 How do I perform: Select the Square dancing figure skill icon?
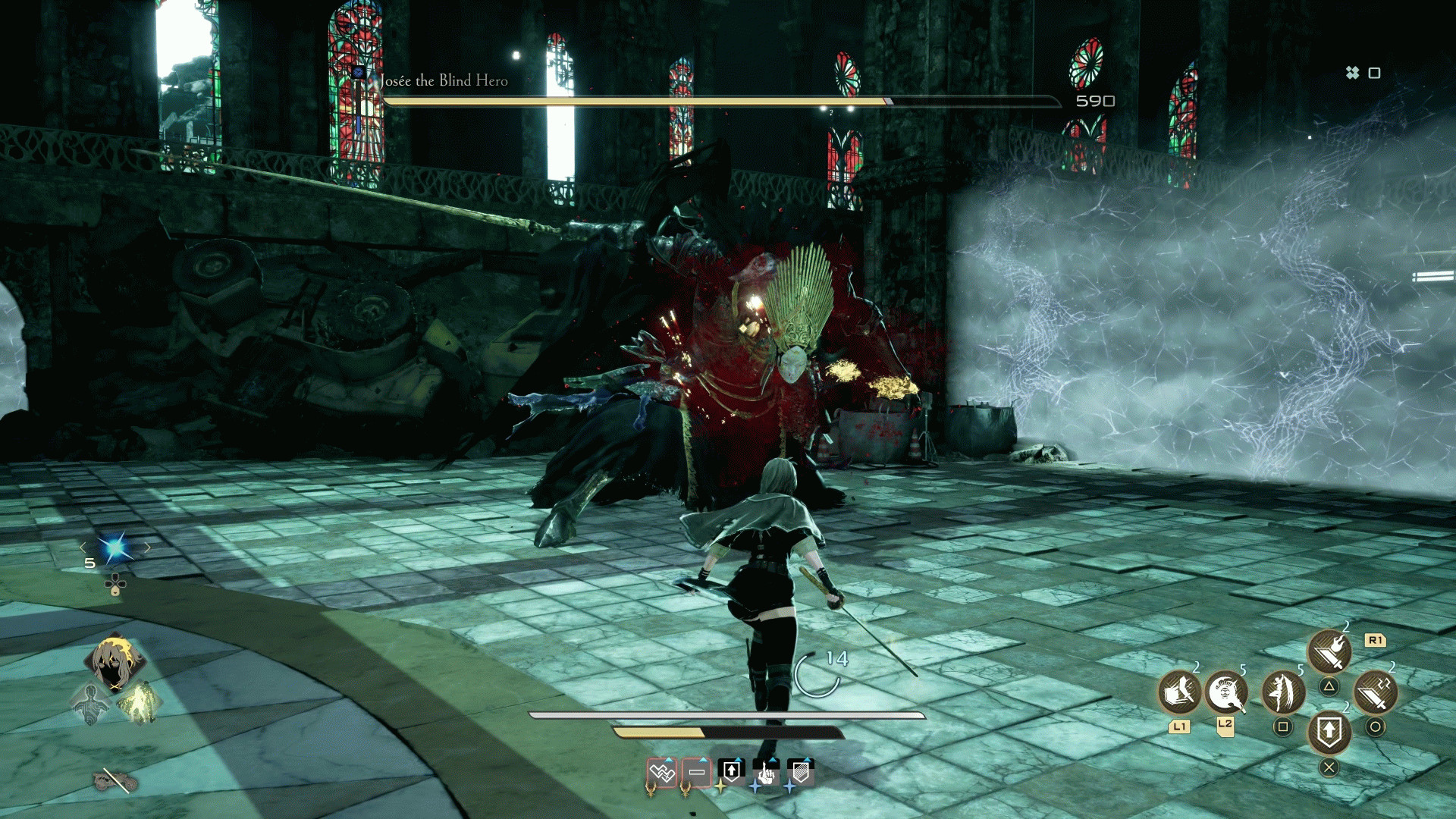[1284, 692]
